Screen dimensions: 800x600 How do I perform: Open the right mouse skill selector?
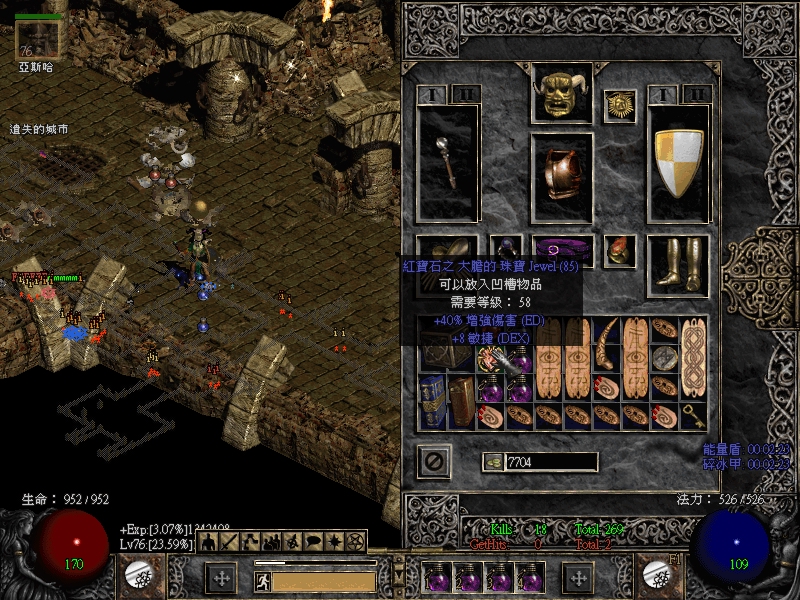click(657, 573)
